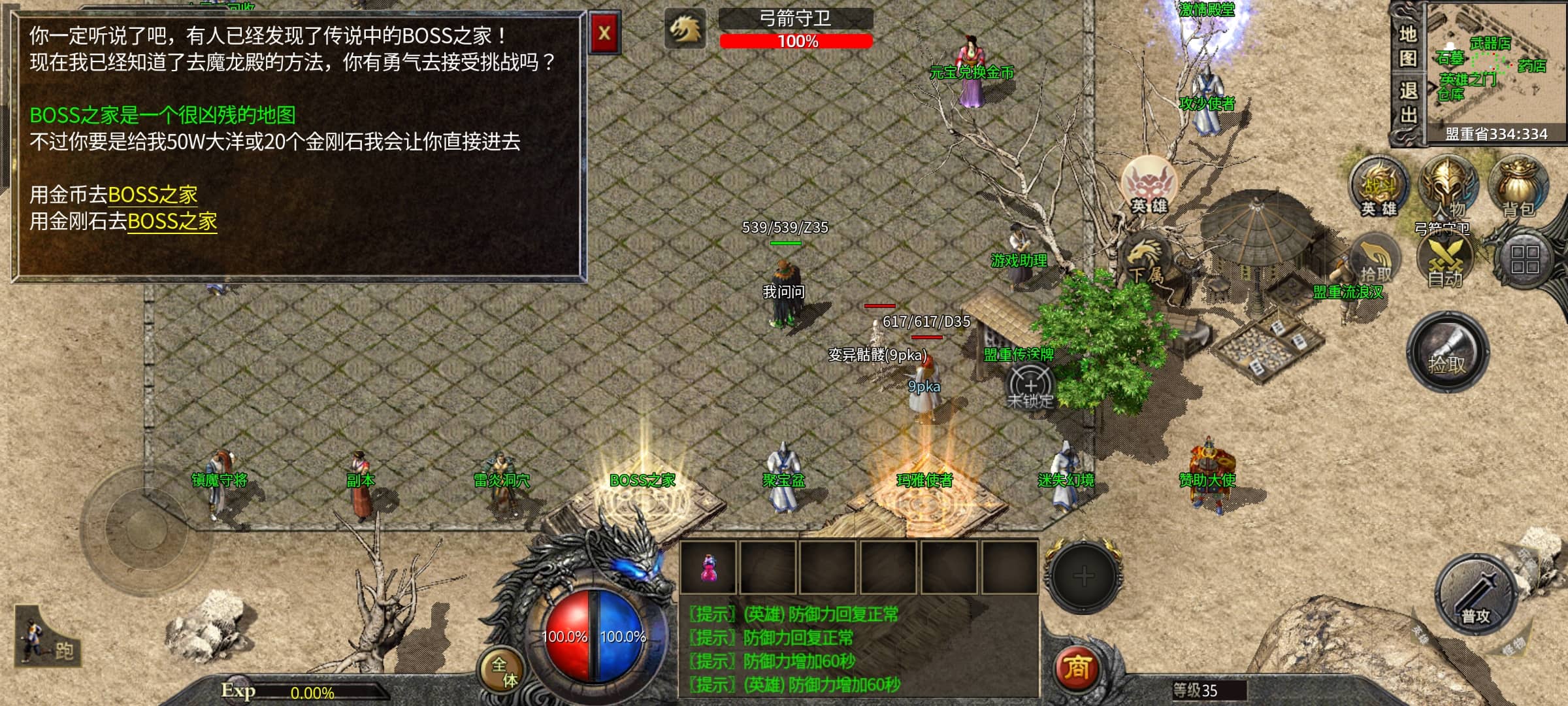Tap the large round 捡取 pickup button

pyautogui.click(x=1447, y=353)
